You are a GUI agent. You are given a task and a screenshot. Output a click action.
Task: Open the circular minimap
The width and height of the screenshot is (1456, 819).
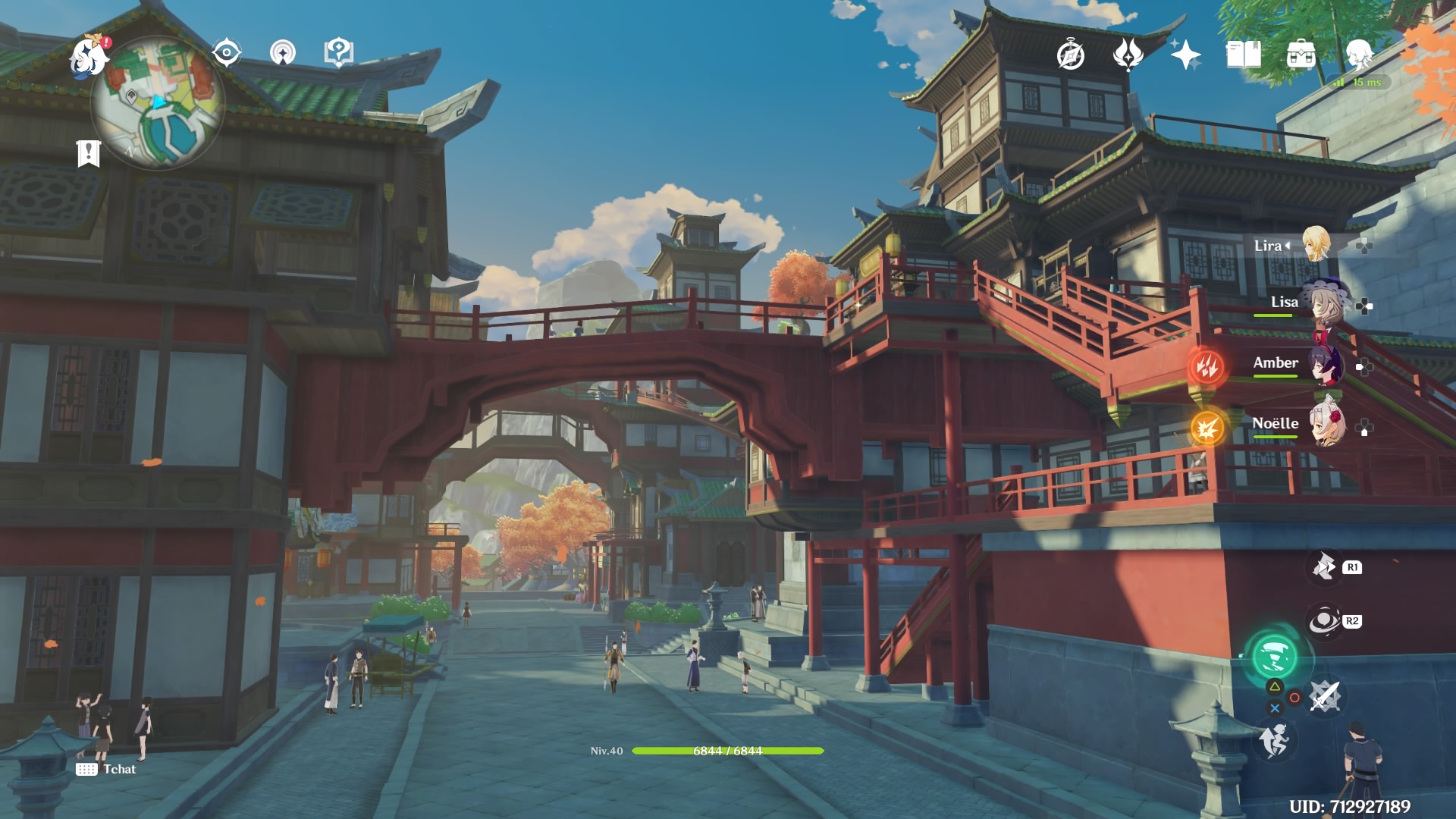(x=158, y=104)
